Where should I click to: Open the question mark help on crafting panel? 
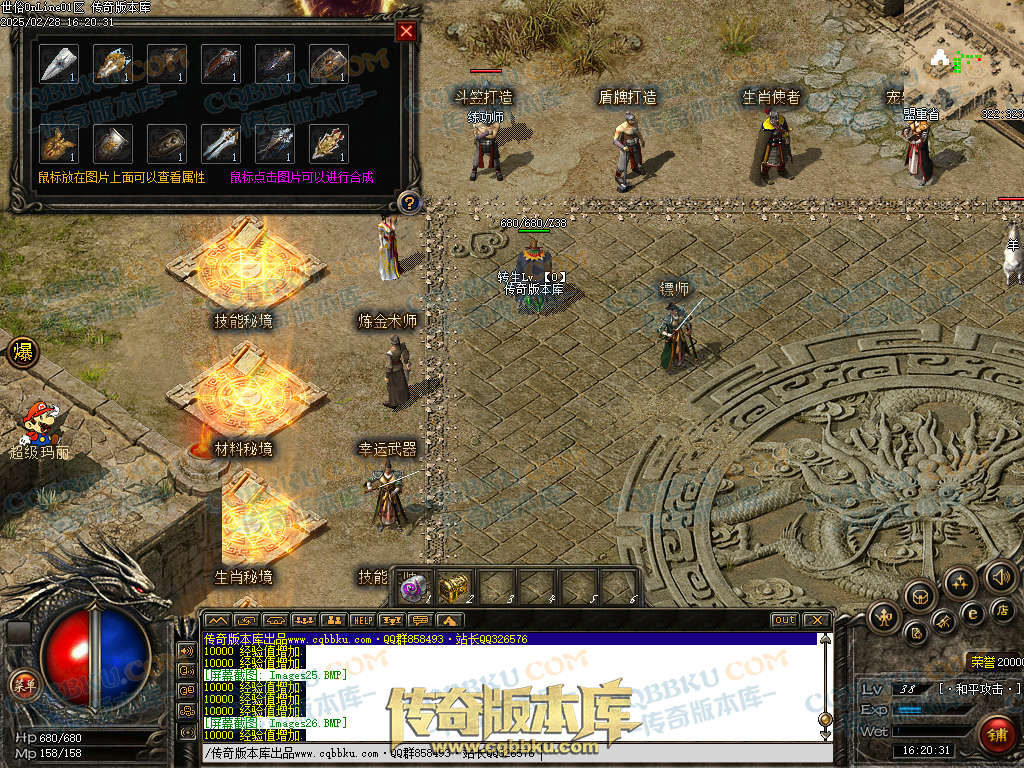[x=408, y=203]
